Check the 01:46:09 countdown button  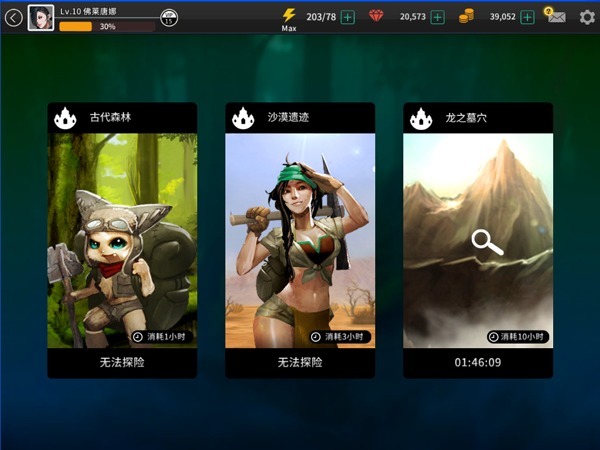[478, 362]
